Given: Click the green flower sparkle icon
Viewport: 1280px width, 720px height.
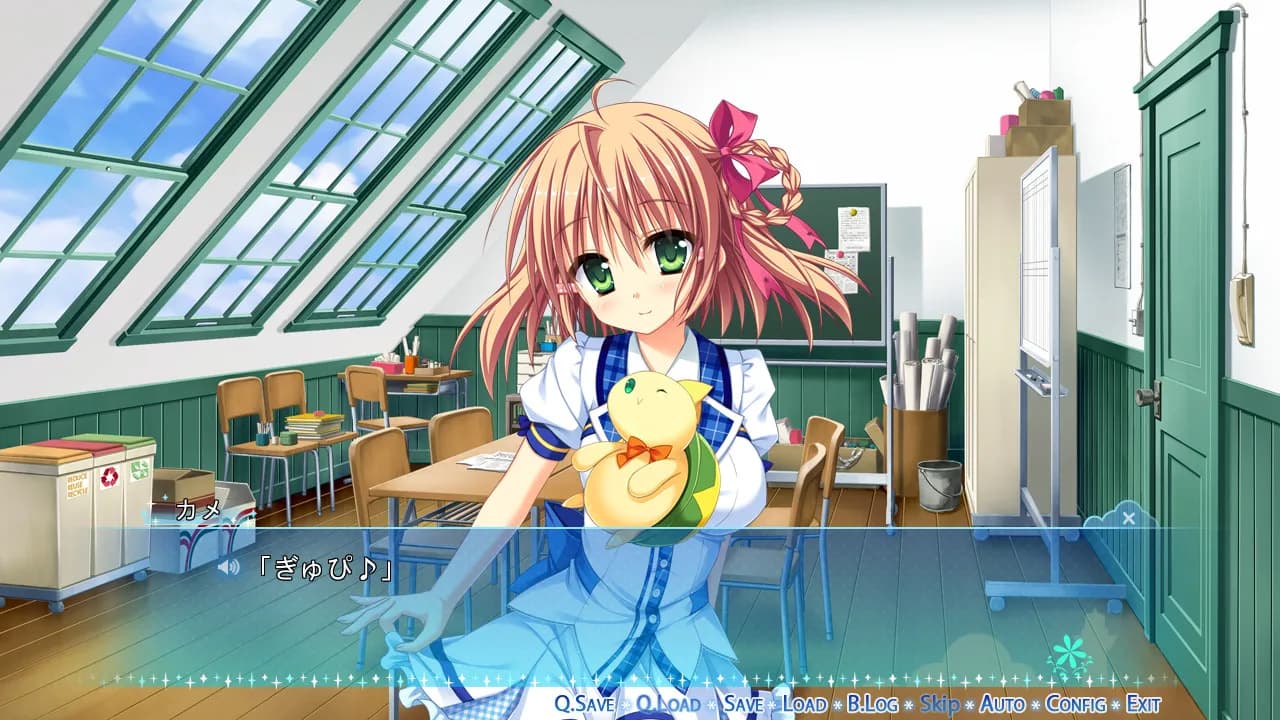Looking at the screenshot, I should click(x=1069, y=650).
